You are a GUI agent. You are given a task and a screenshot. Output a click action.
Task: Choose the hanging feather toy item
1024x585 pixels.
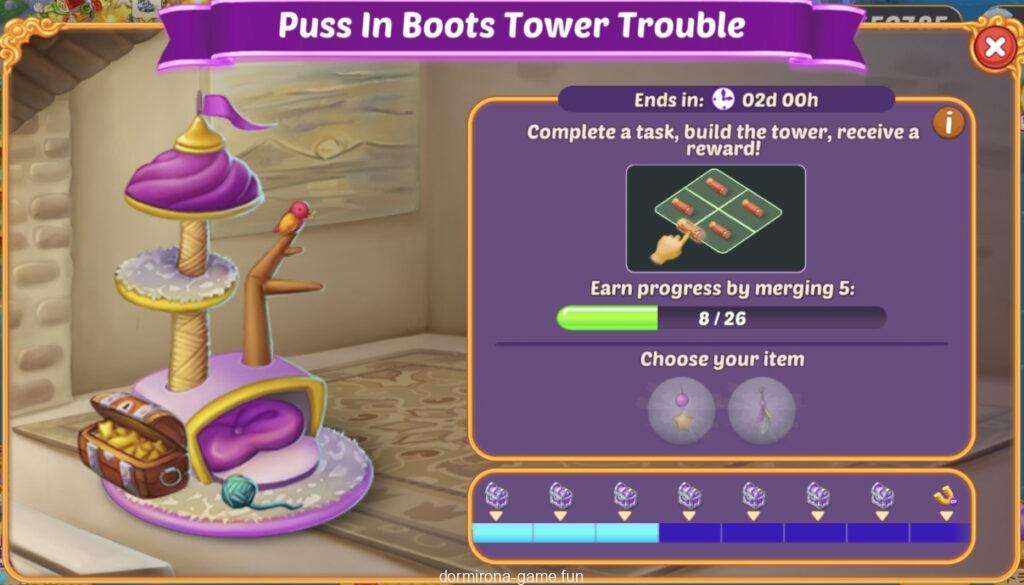(x=761, y=409)
